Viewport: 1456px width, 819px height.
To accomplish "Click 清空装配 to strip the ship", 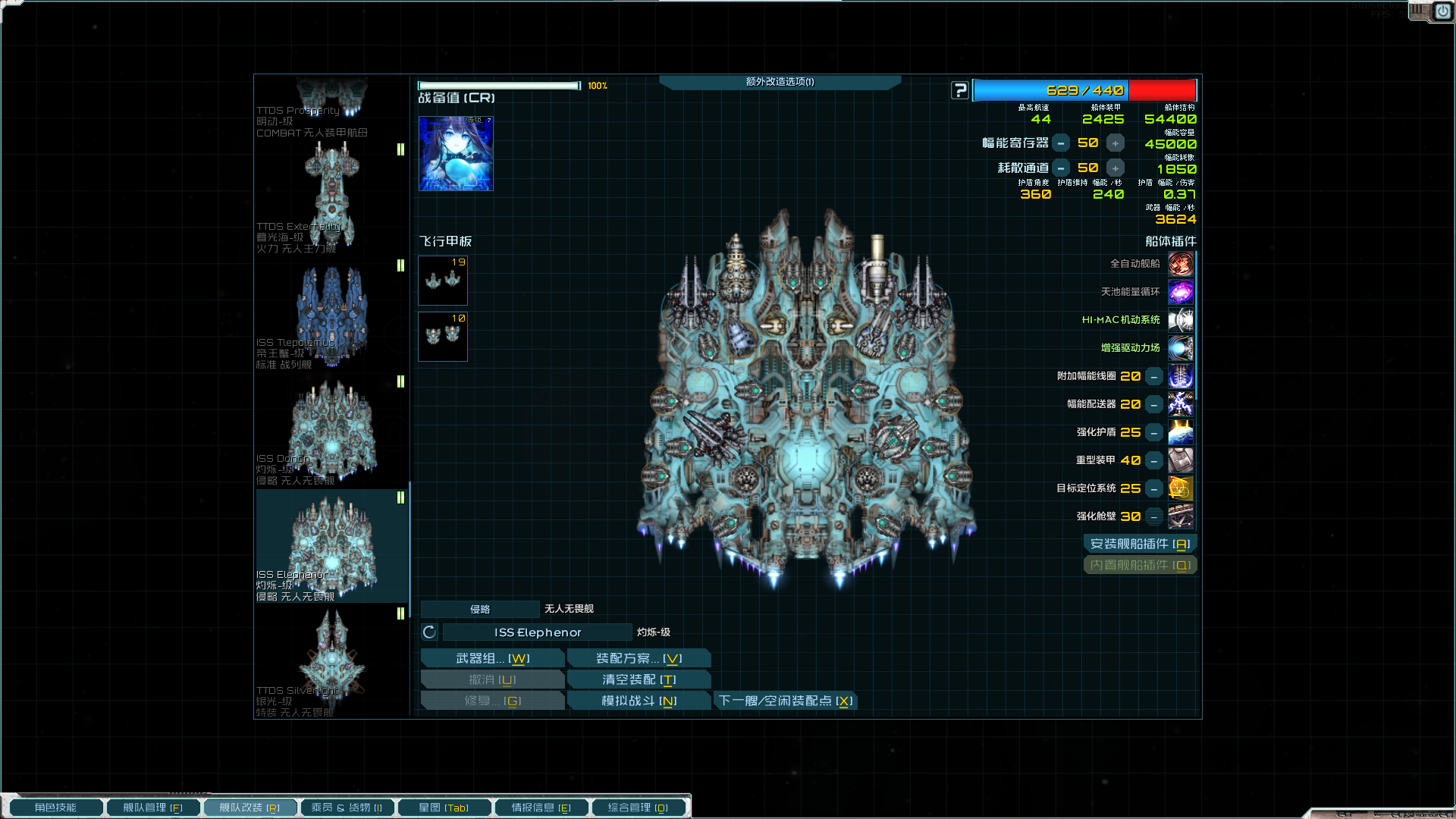I will pos(639,679).
